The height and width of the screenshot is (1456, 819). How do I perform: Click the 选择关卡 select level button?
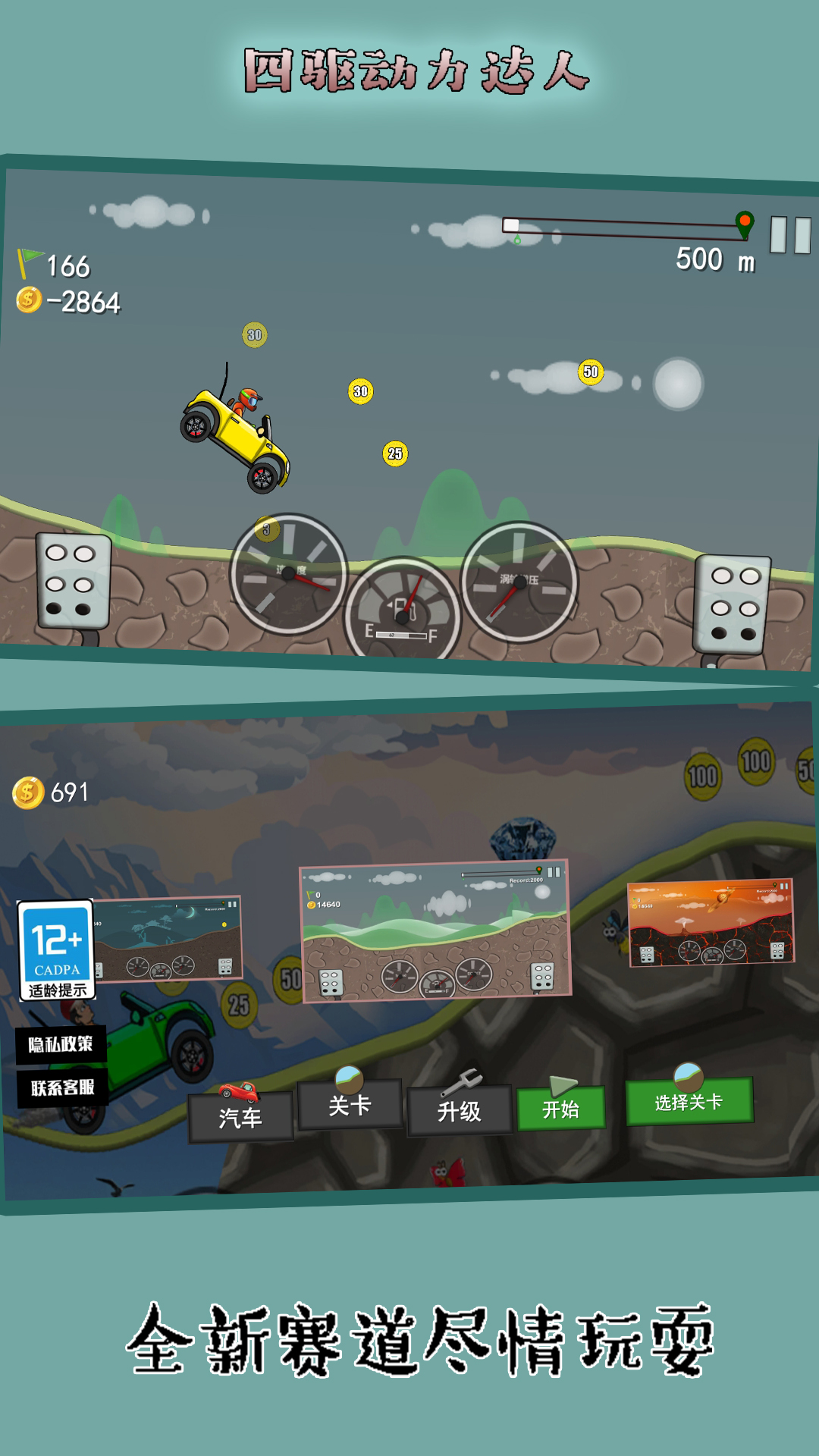(x=689, y=1101)
